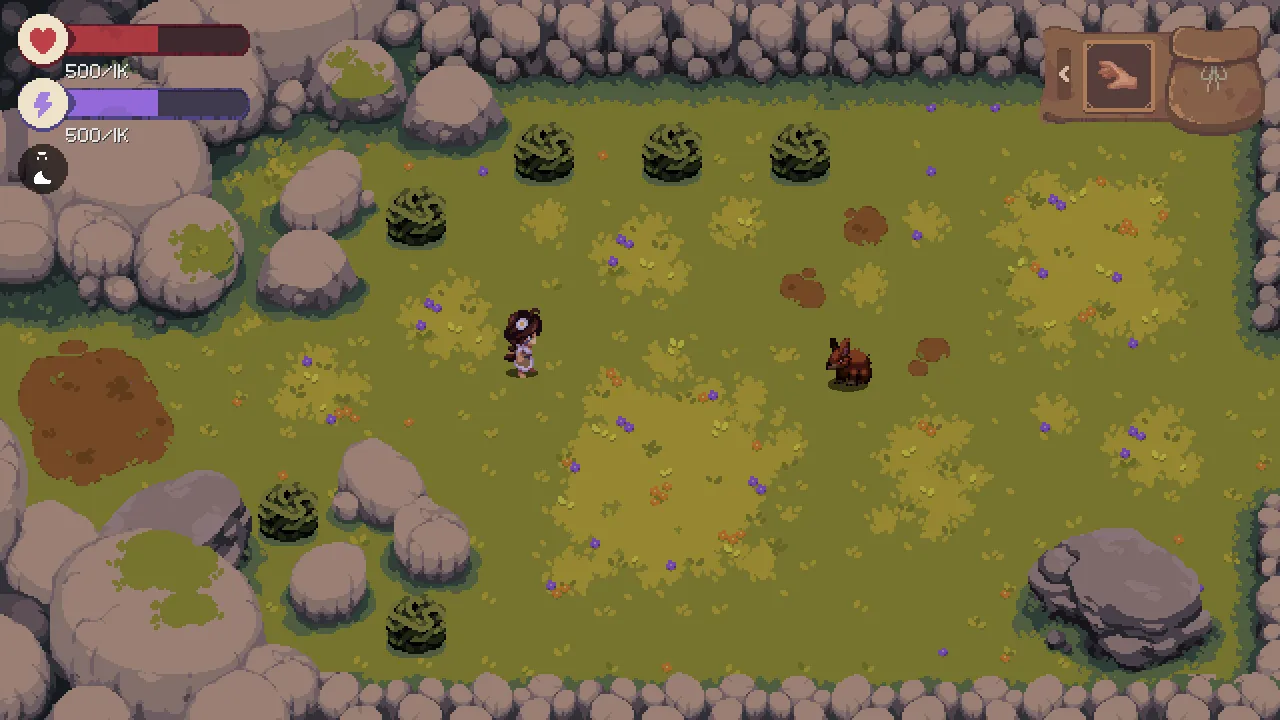Select the bare hand tool slot
This screenshot has height=720, width=1280.
(x=1119, y=75)
